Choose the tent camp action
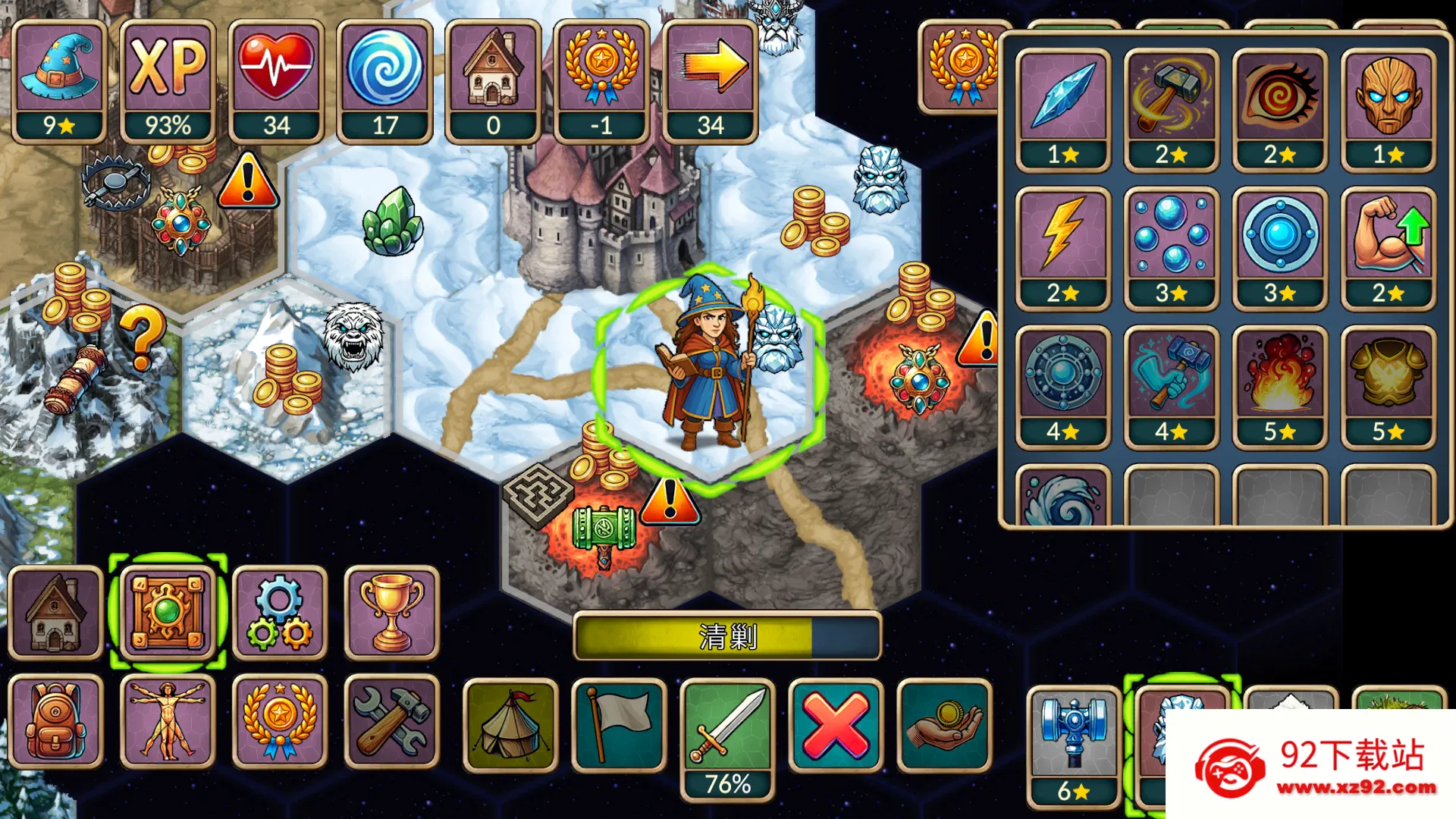 [510, 726]
